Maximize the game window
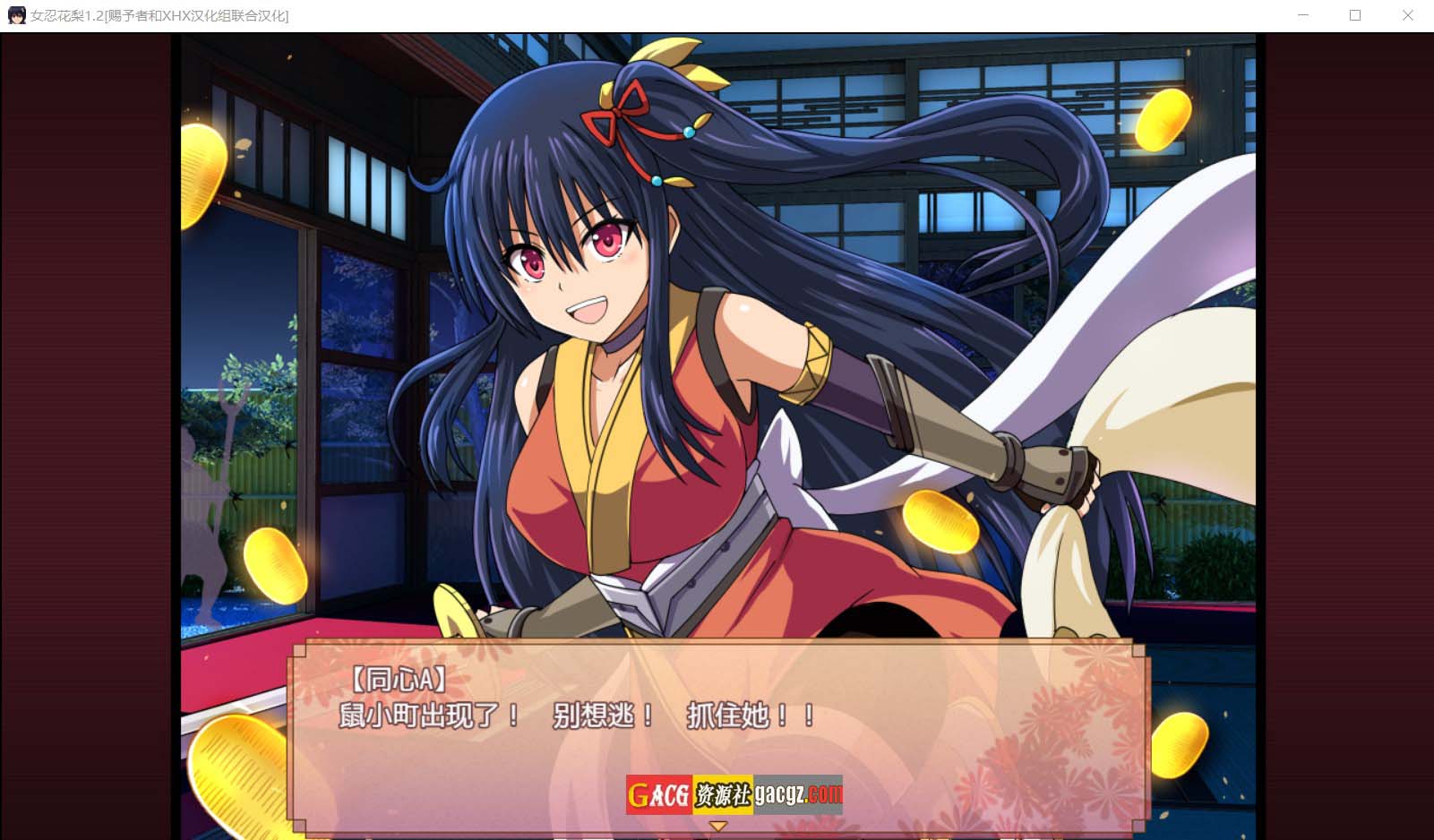 tap(1355, 15)
